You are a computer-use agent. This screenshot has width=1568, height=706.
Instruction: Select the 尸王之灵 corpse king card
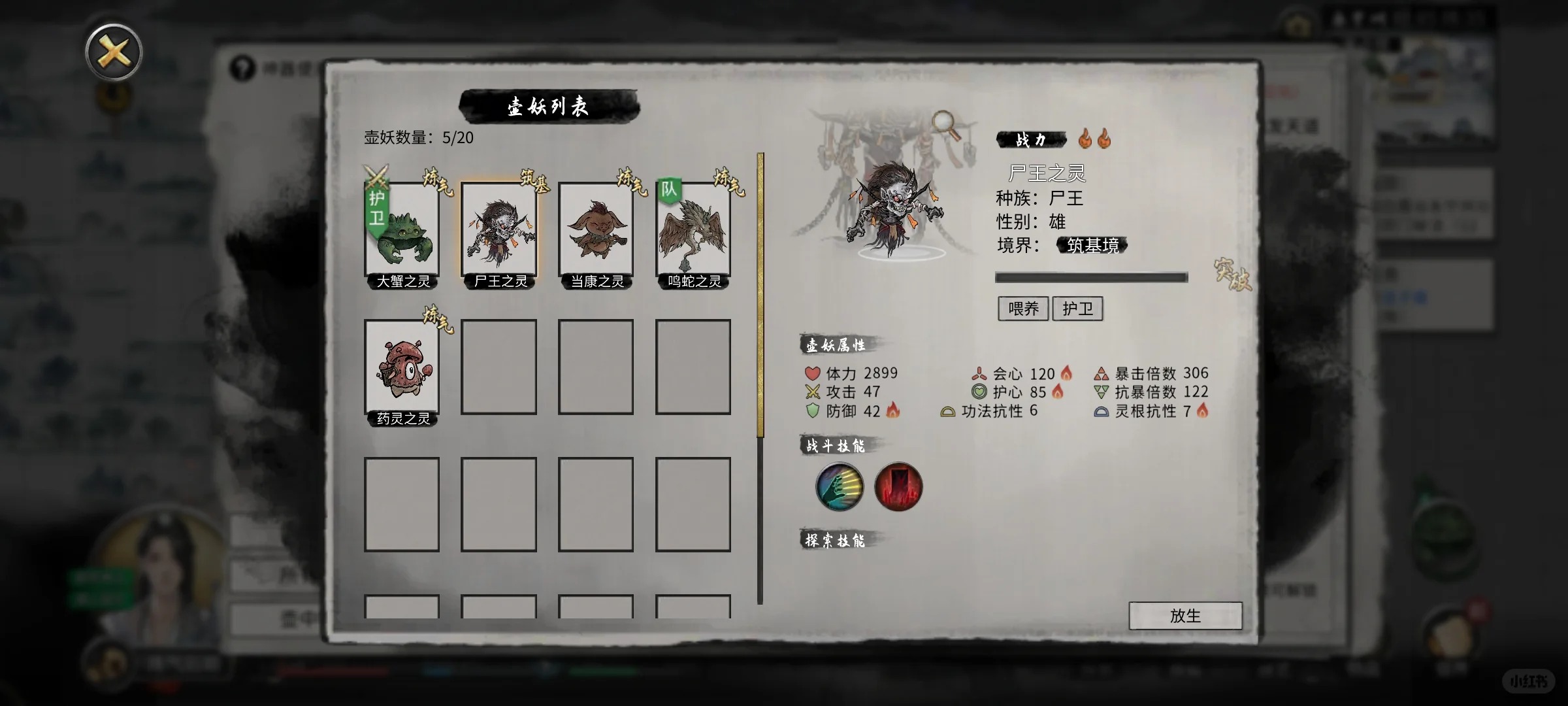pyautogui.click(x=498, y=232)
